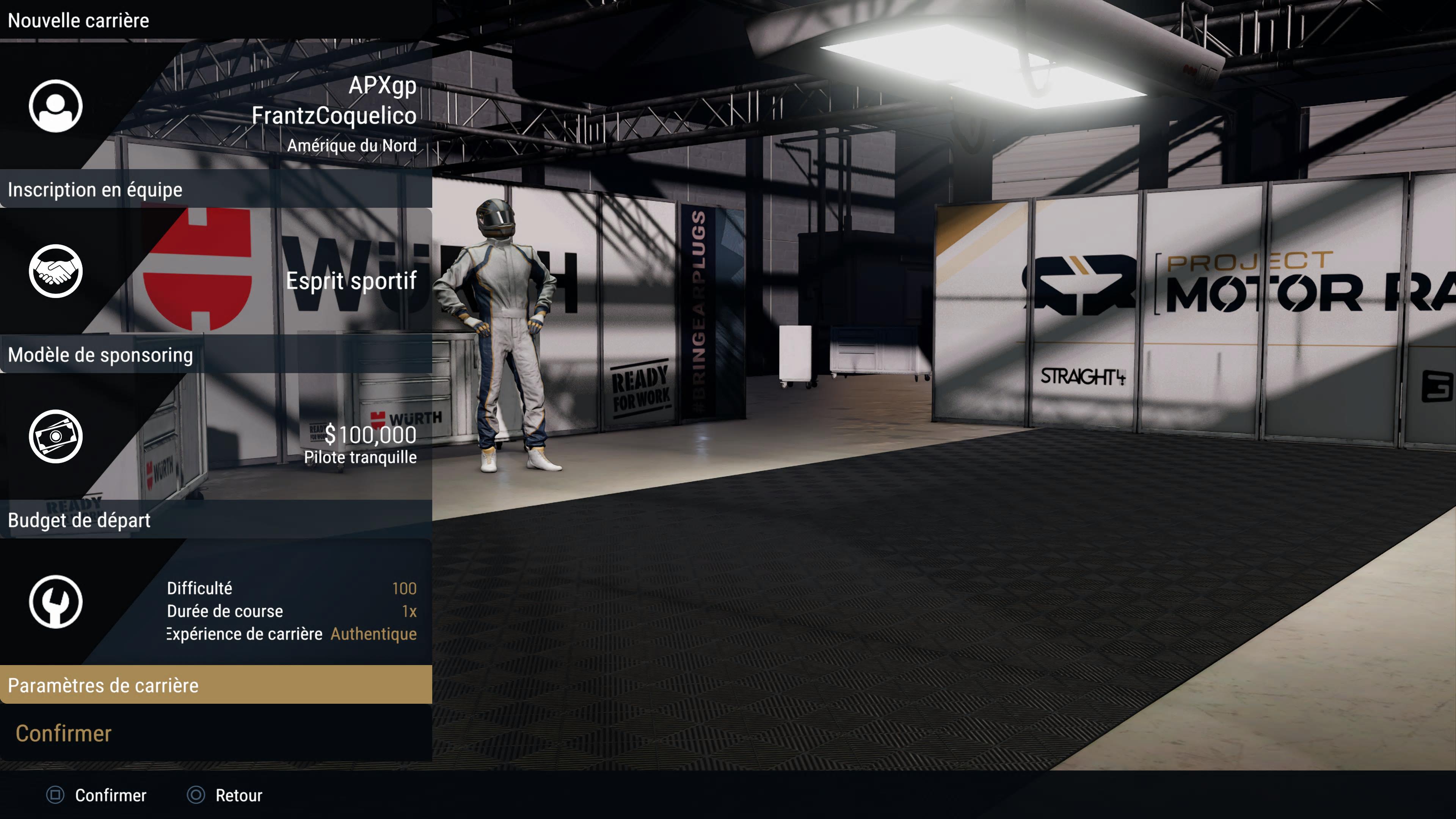This screenshot has height=819, width=1456.
Task: Confirm the new career with Confirmer
Action: pos(63,733)
